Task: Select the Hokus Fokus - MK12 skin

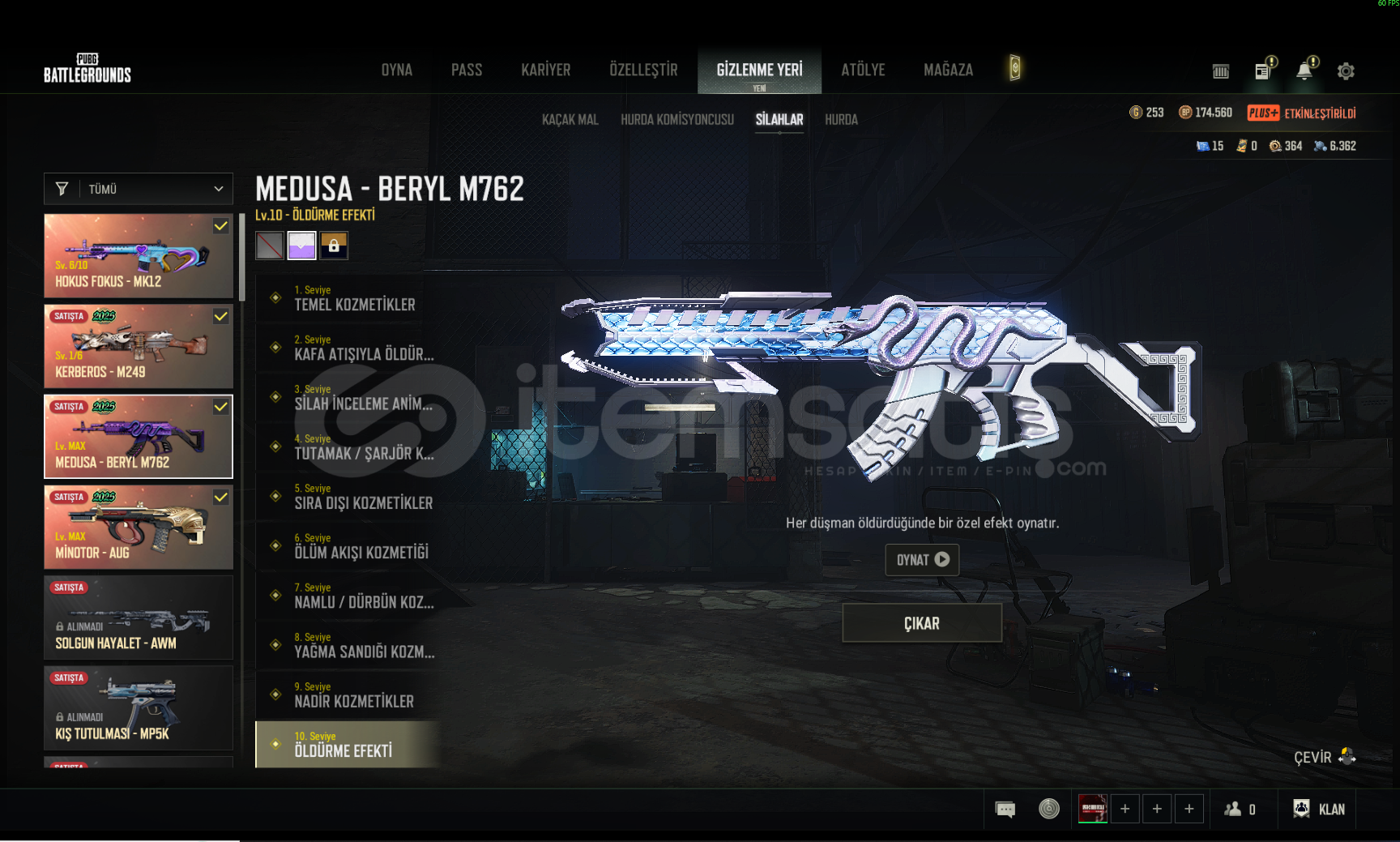Action: 139,256
